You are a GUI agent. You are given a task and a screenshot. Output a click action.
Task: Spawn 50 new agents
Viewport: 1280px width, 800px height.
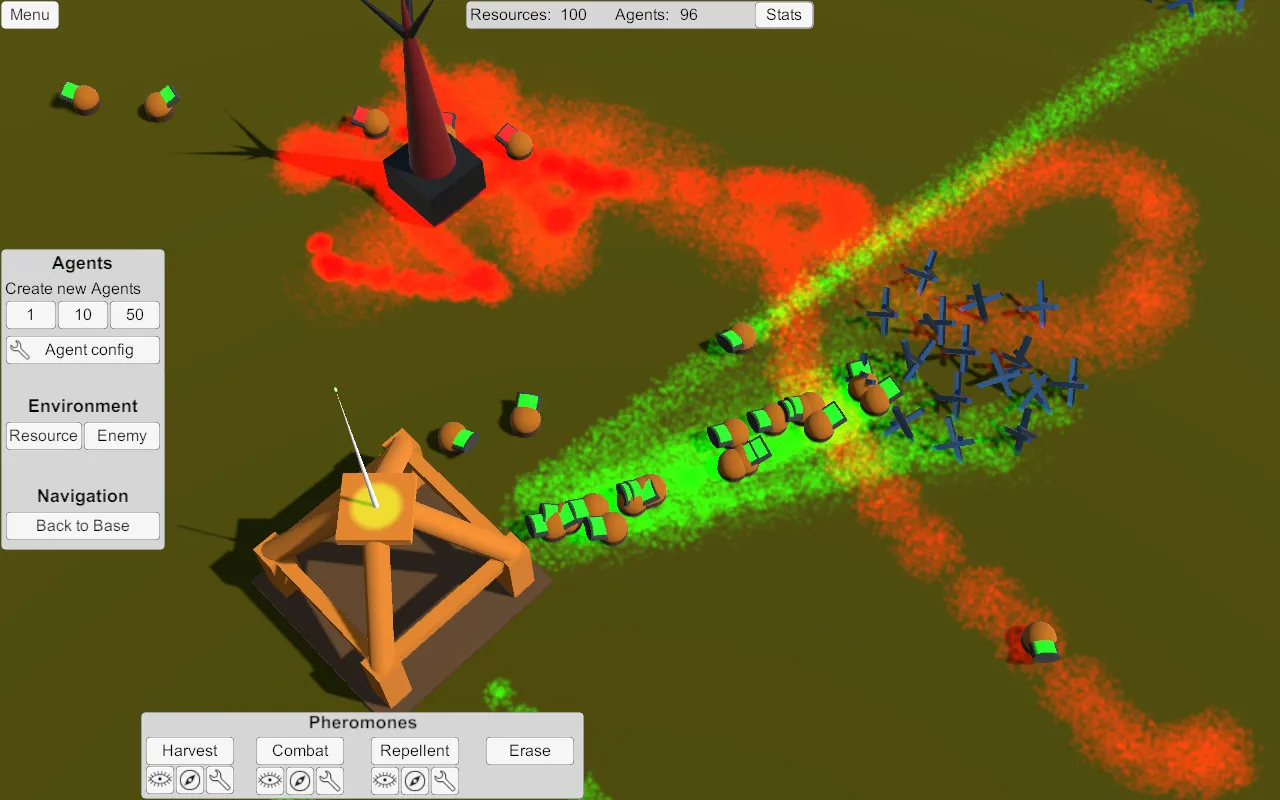(x=135, y=315)
